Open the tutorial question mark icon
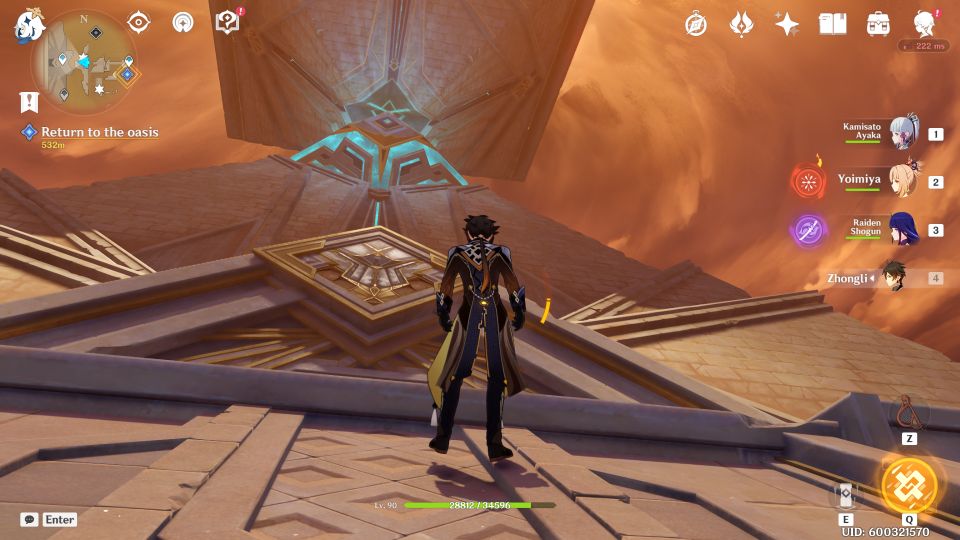Image resolution: width=960 pixels, height=540 pixels. pos(228,22)
